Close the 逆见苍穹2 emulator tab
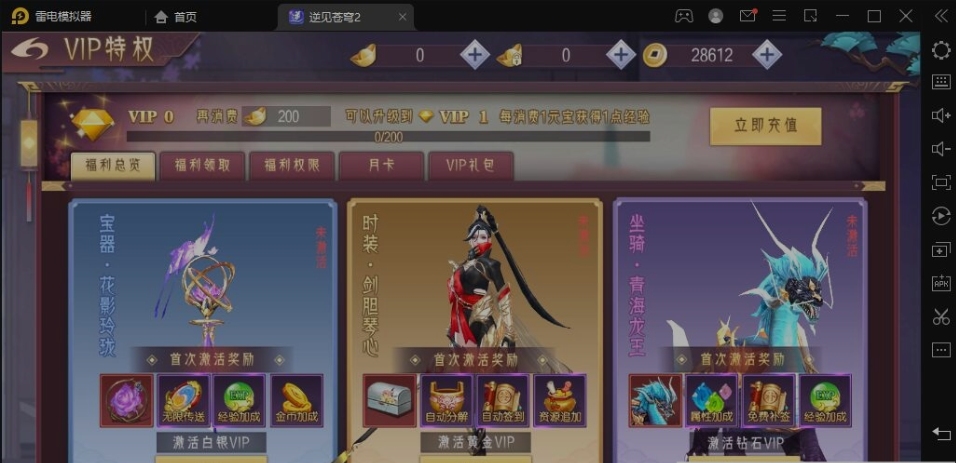 click(402, 16)
